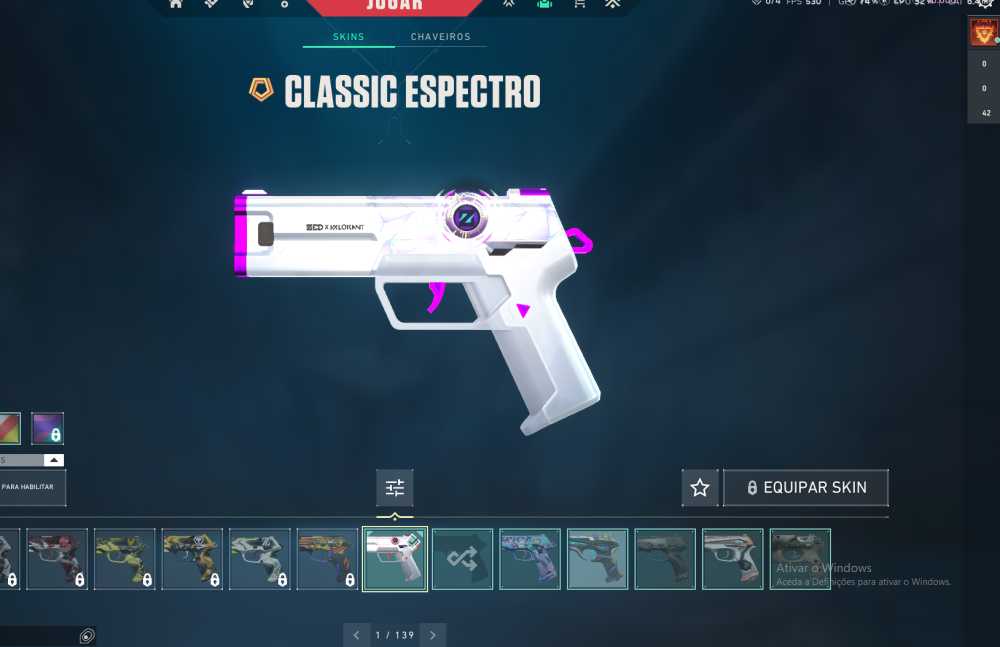The image size is (1000, 647).
Task: Select the Skins tab
Action: [348, 37]
